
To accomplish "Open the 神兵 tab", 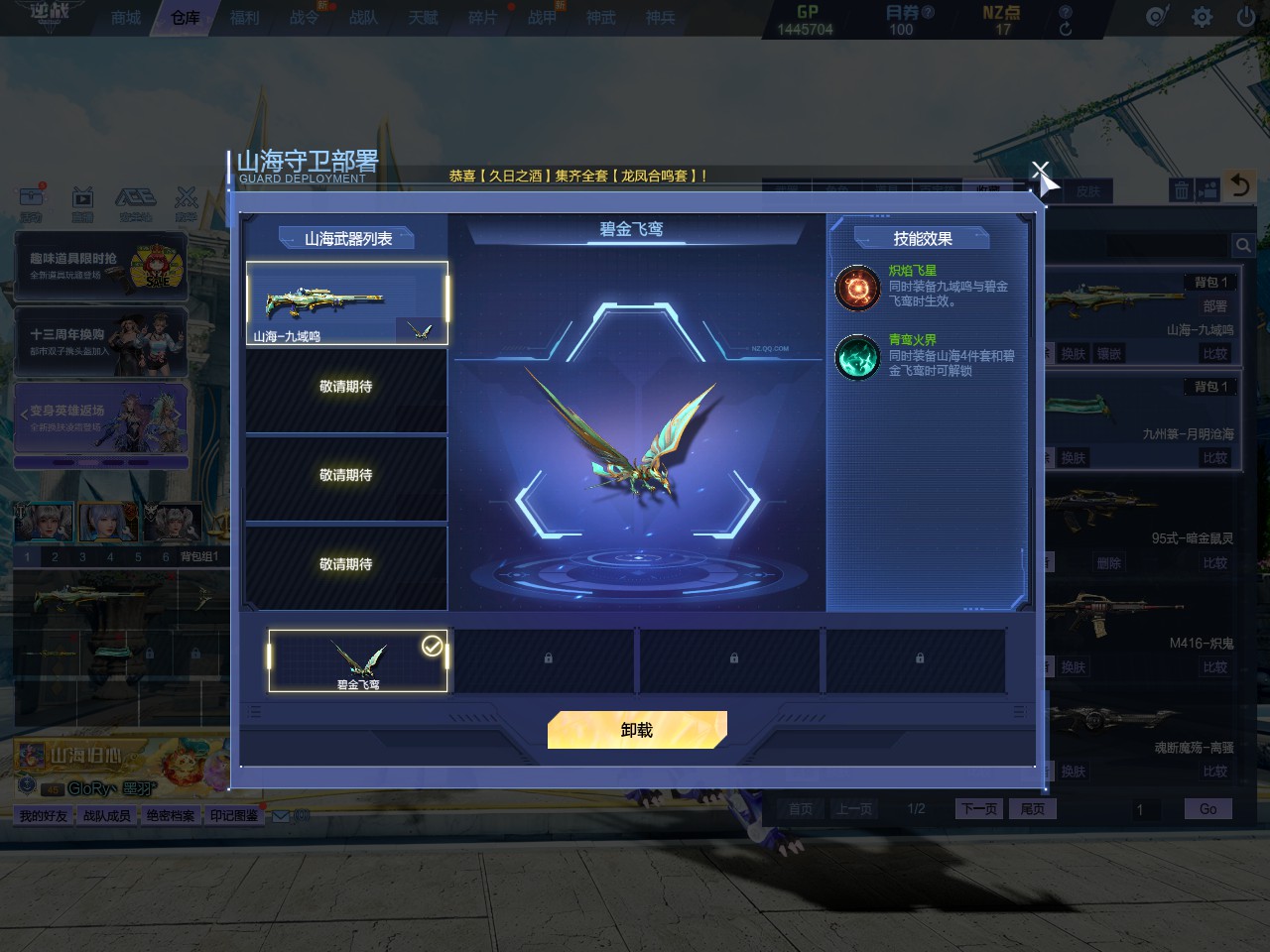I will click(x=660, y=18).
